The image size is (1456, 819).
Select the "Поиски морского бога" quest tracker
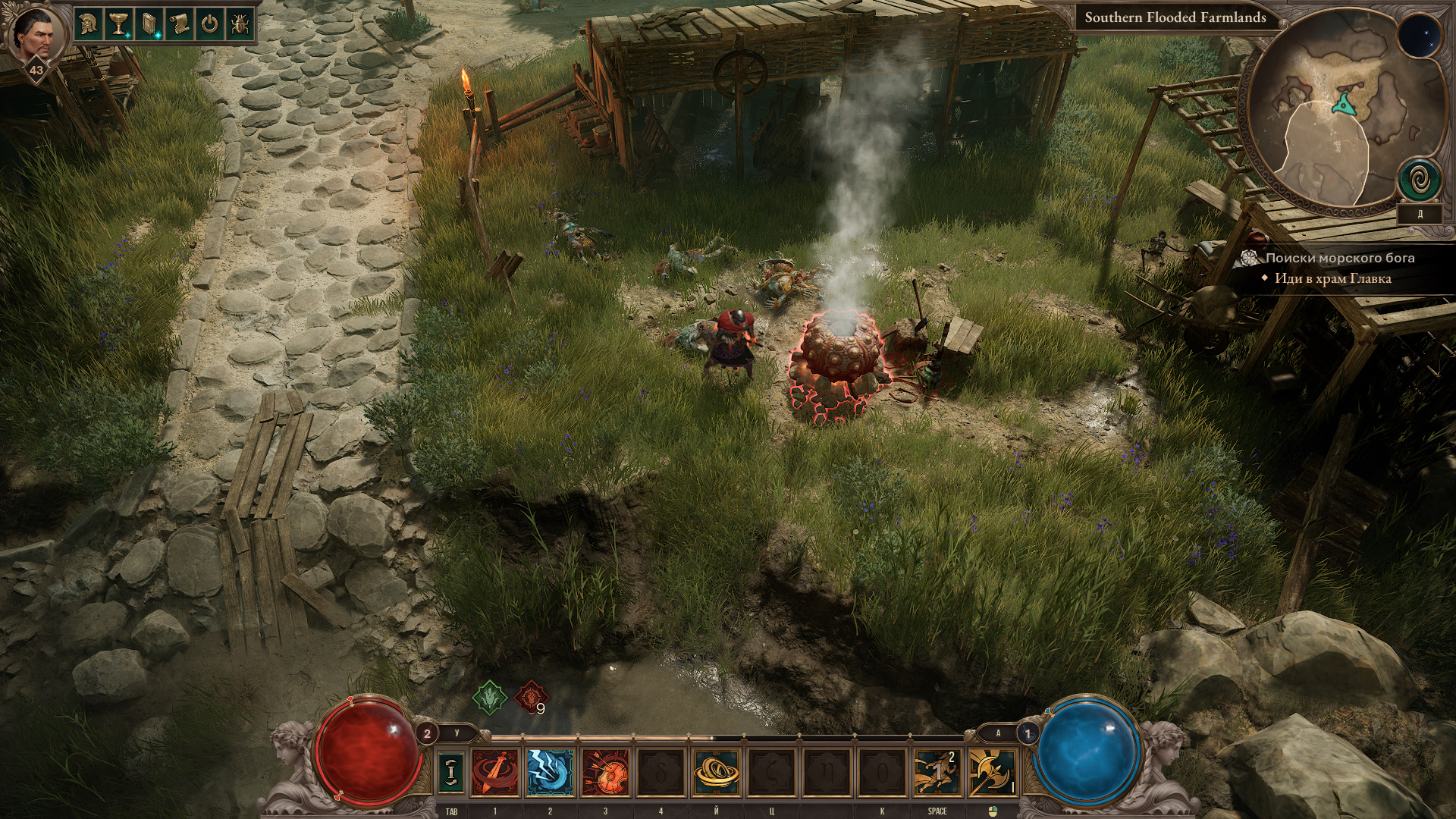1339,258
